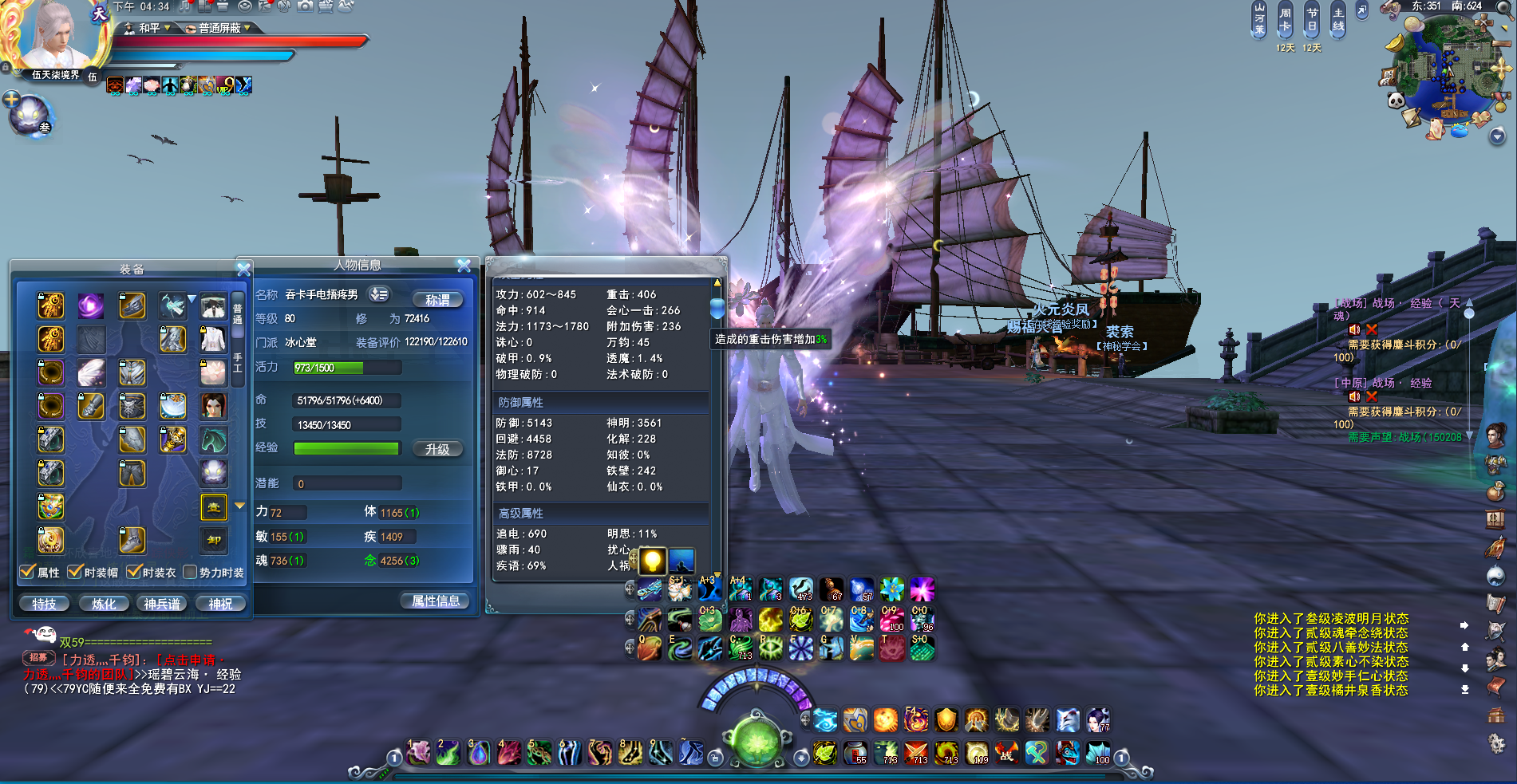1517x784 pixels.
Task: Switch to the 手工 equipment tab
Action: (237, 364)
